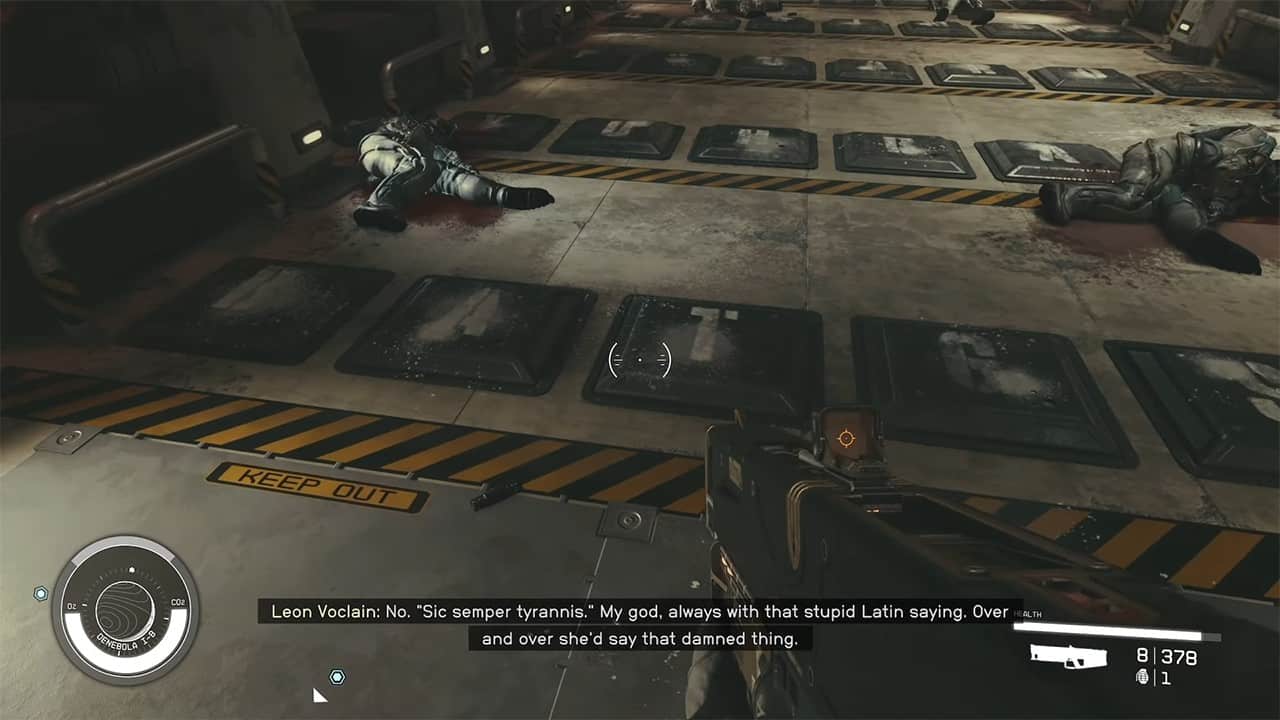The height and width of the screenshot is (720, 1280).
Task: Click the white weapon silhouette icon
Action: [x=1069, y=656]
